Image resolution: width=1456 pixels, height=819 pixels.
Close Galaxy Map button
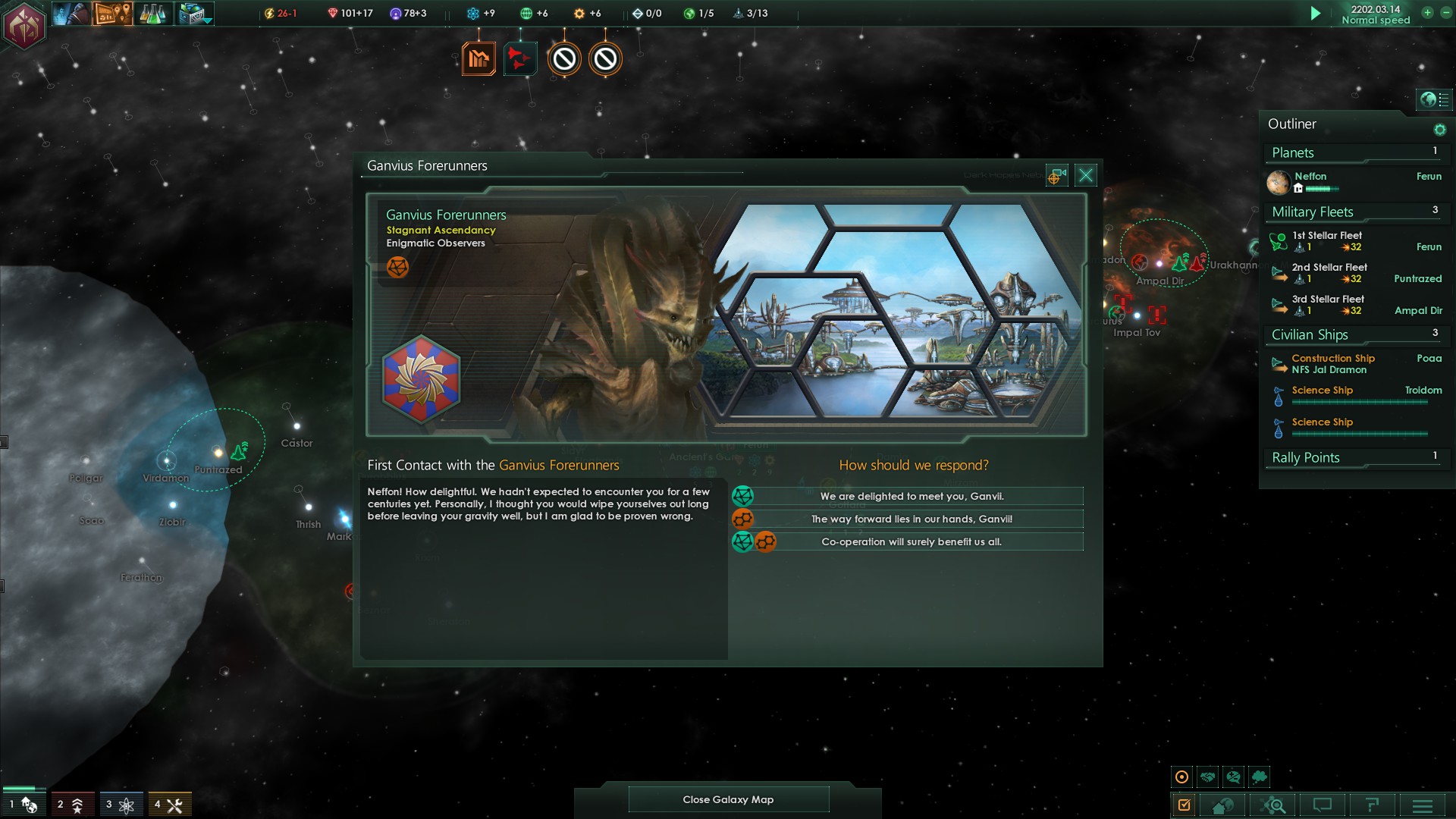[728, 799]
